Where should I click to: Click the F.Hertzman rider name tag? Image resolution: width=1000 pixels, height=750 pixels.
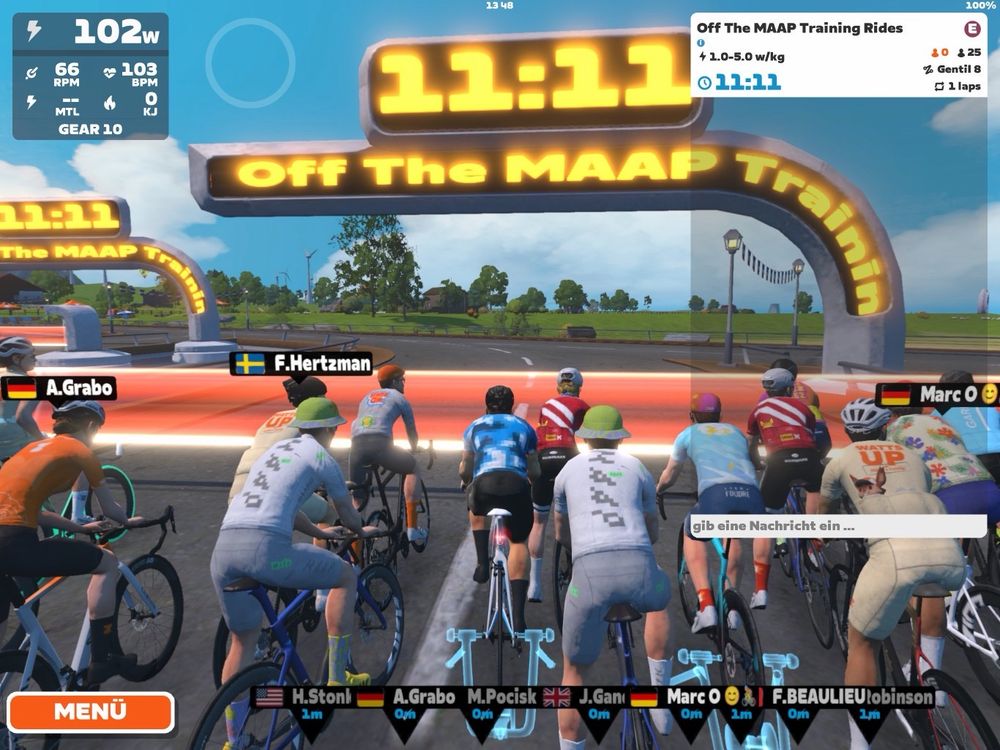coord(301,364)
